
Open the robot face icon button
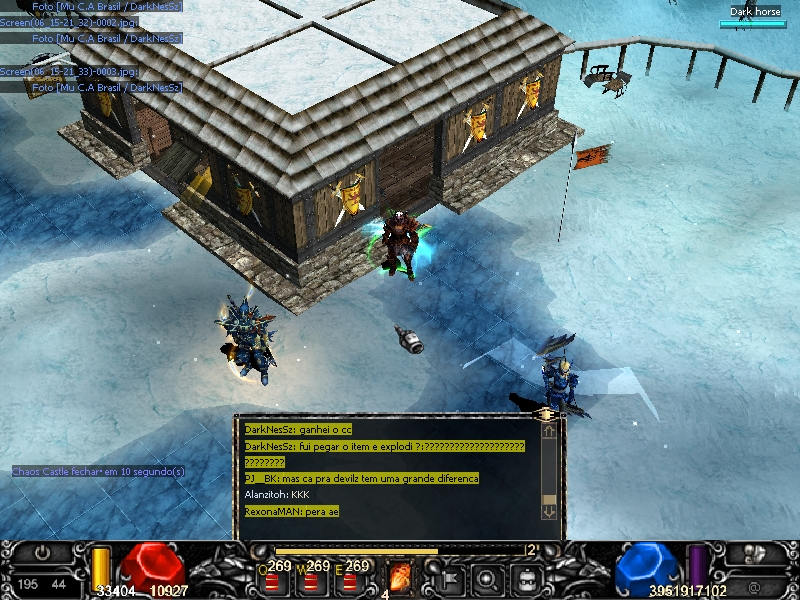[527, 578]
